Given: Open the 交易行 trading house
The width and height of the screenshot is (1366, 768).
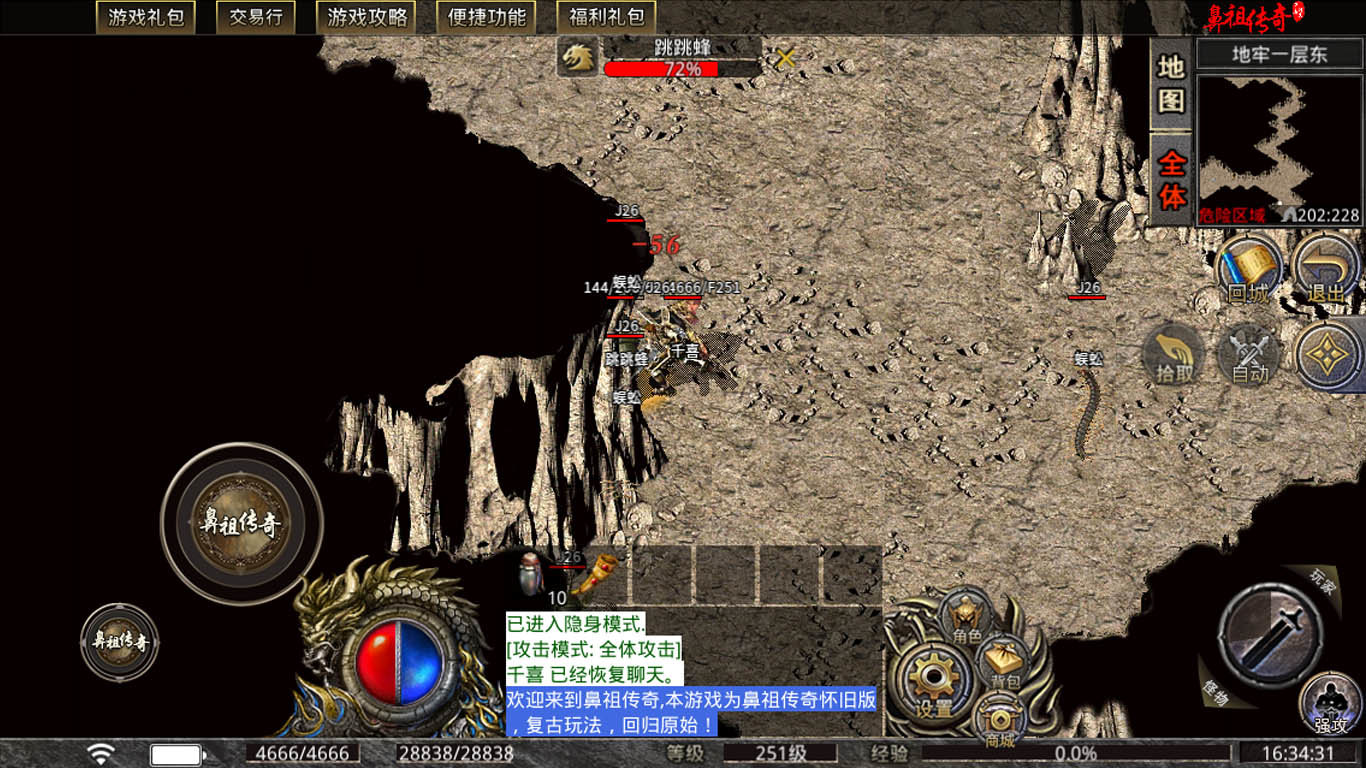Looking at the screenshot, I should [x=255, y=17].
